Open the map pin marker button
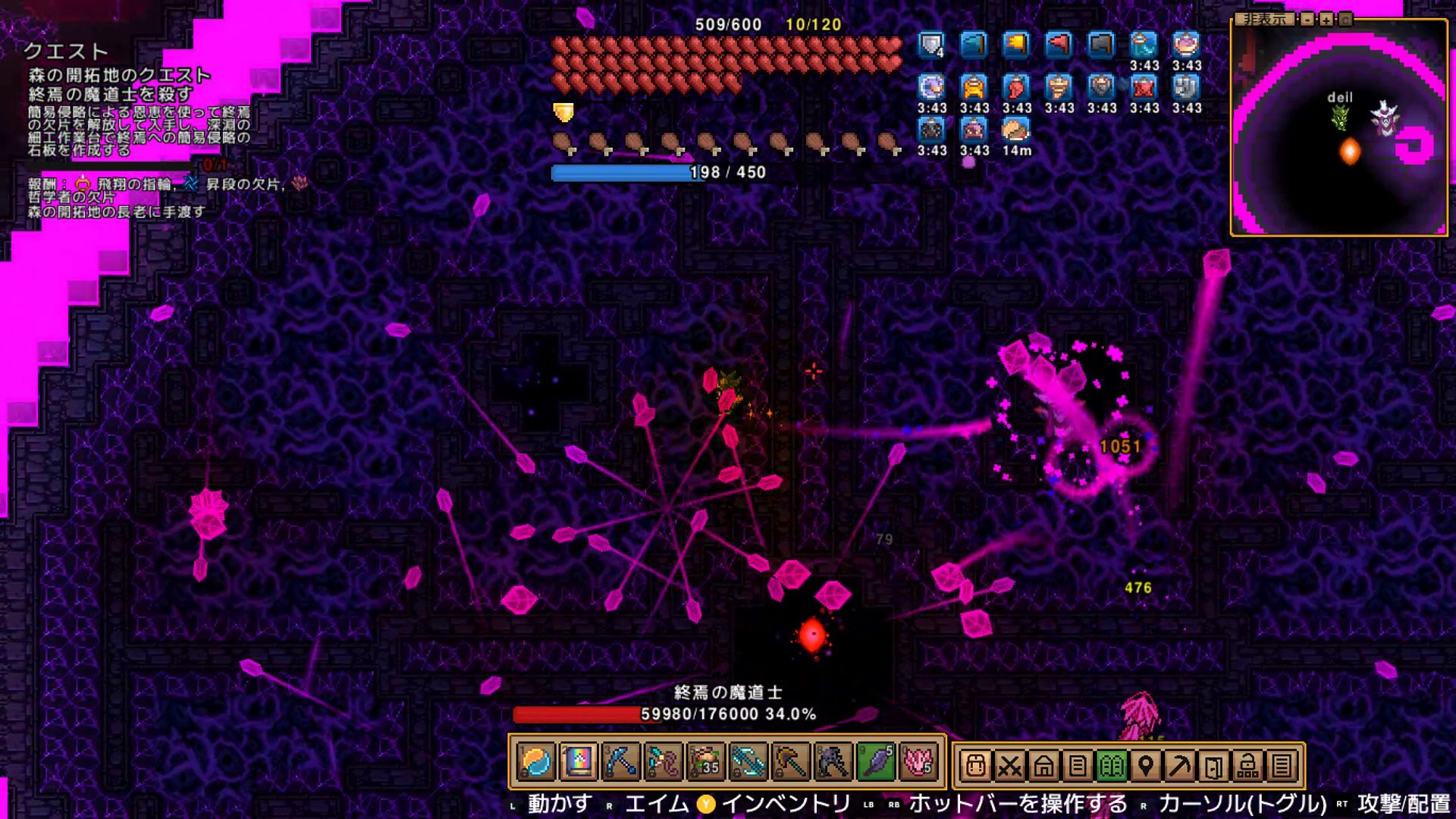This screenshot has height=819, width=1456. 1146,766
